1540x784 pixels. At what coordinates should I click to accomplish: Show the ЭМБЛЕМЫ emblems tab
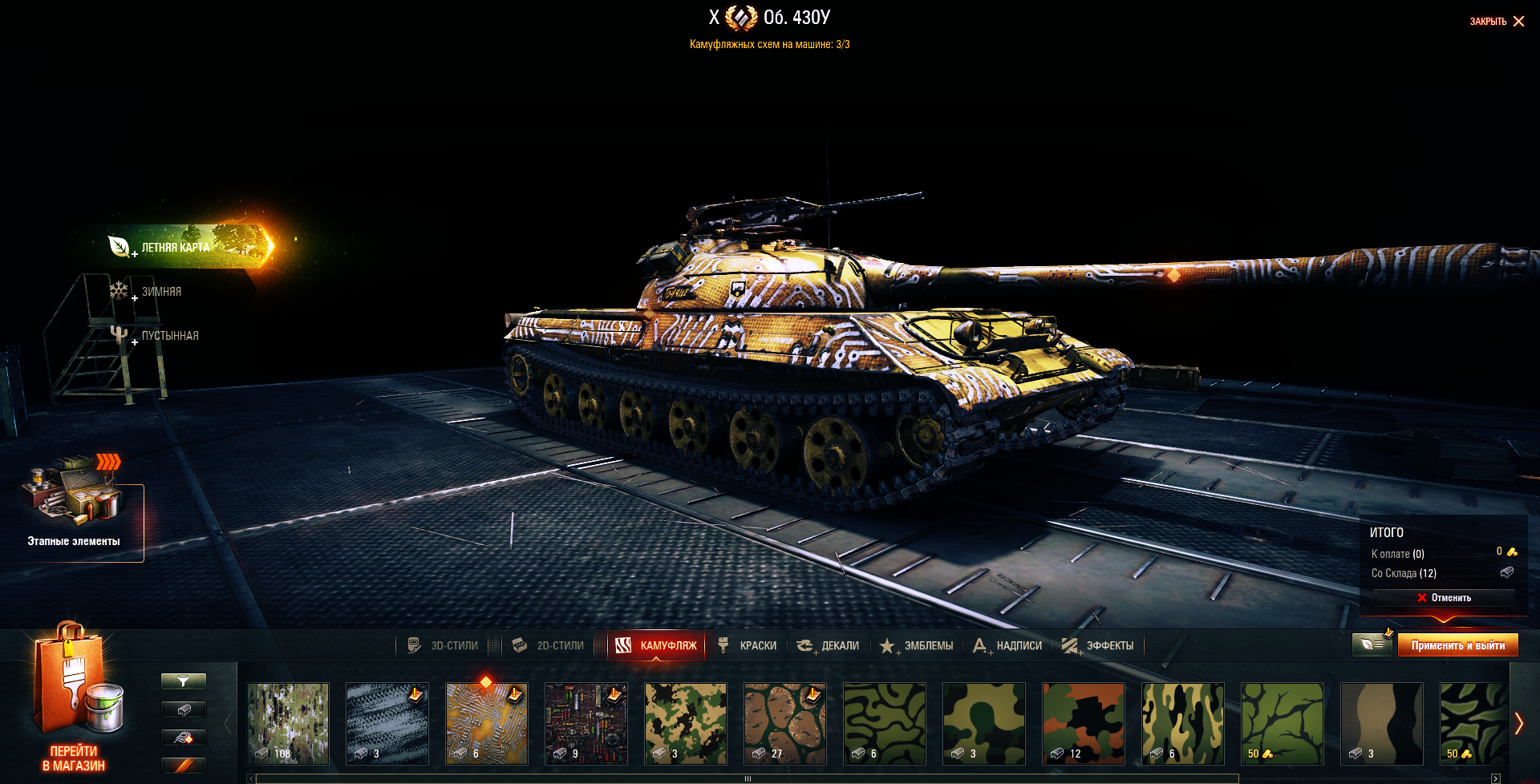917,645
